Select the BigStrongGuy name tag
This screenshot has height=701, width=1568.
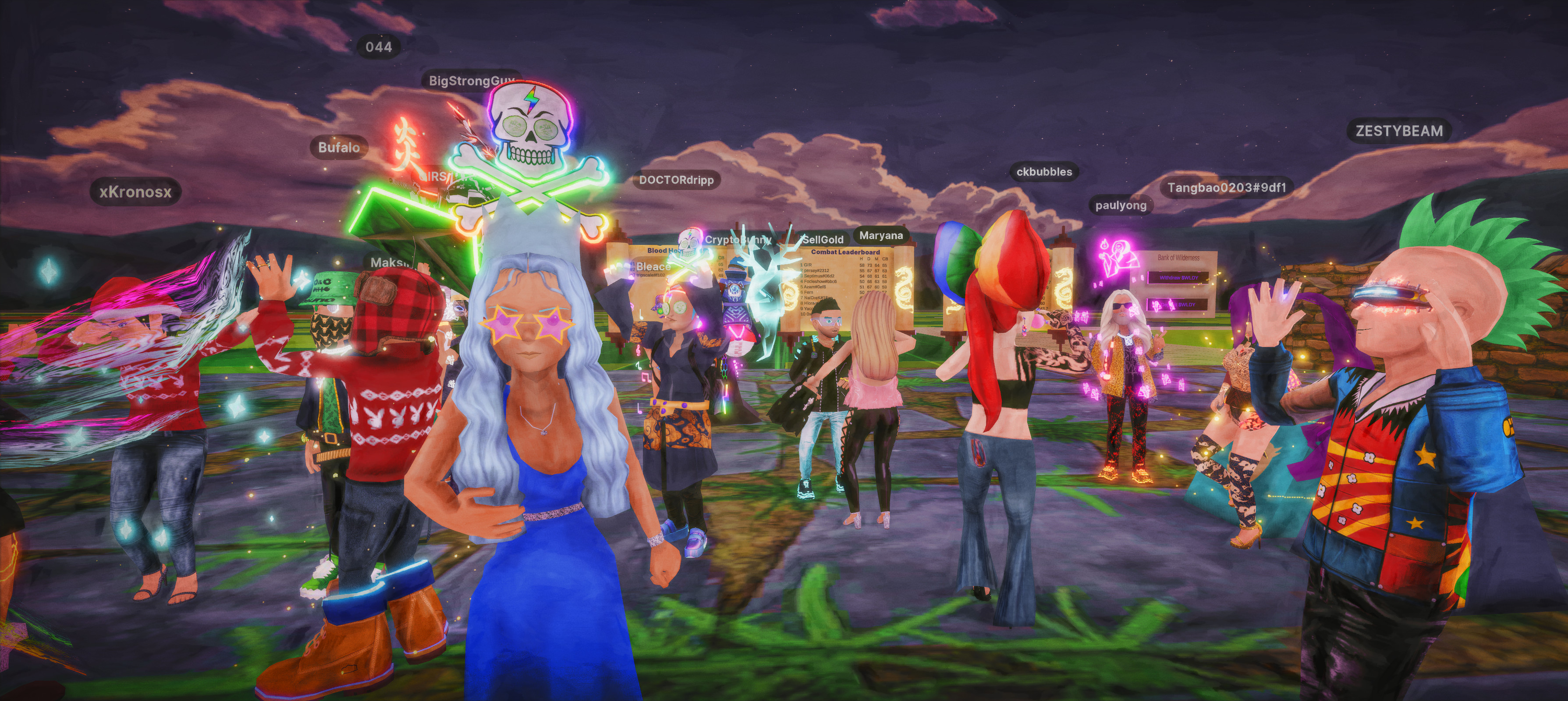(470, 81)
